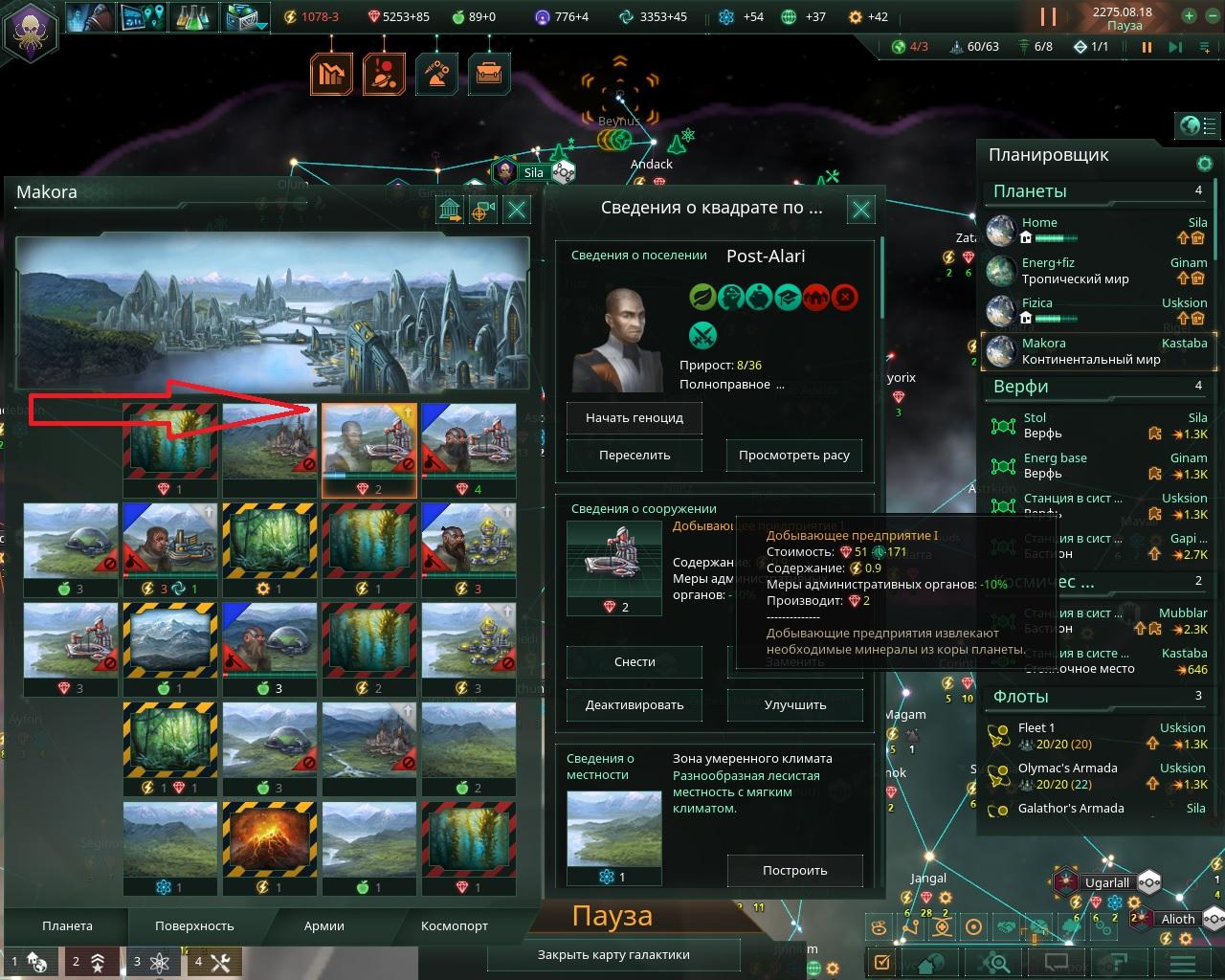Click the orange pause button in the top bar

click(x=1048, y=16)
